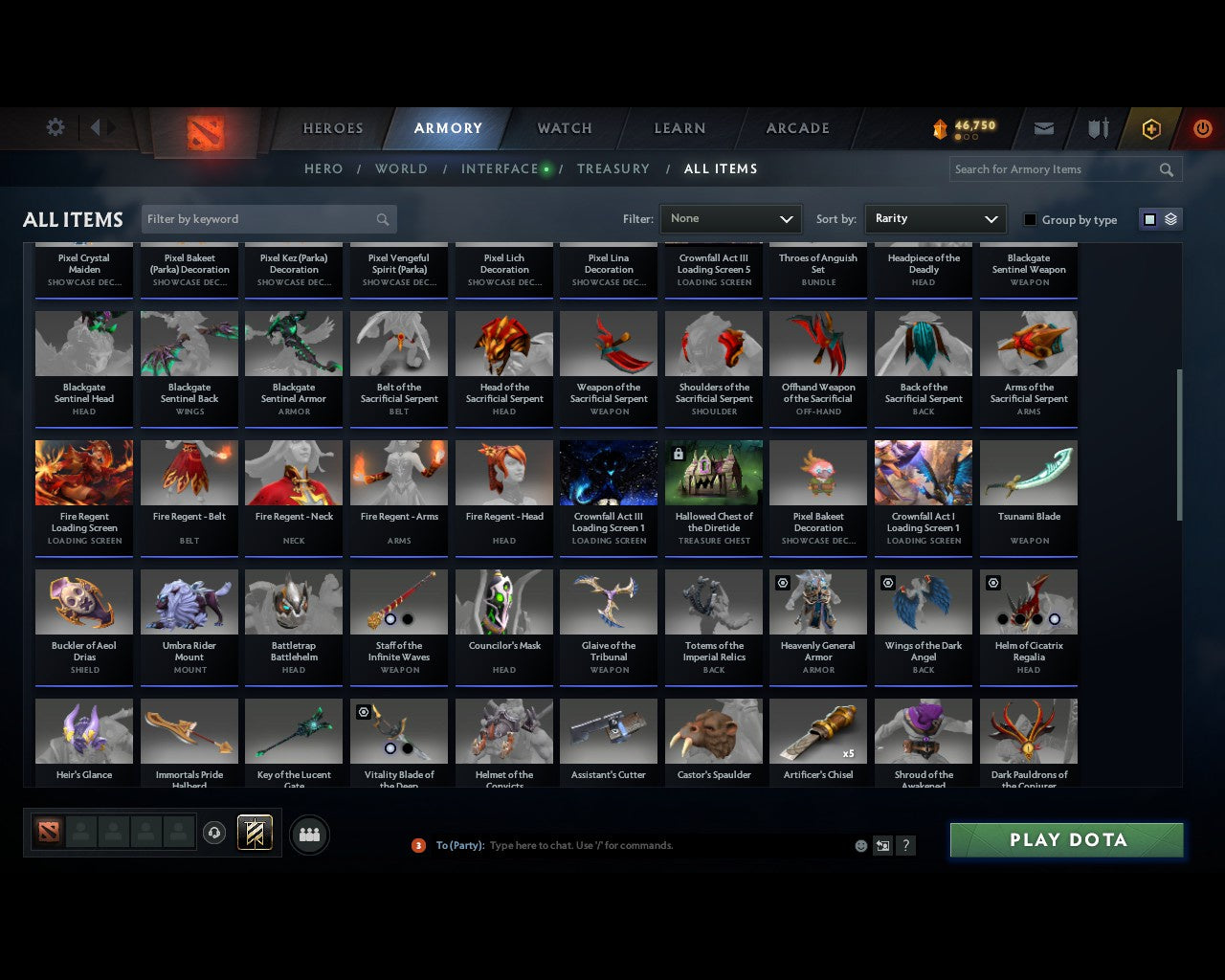Expand the guild banner emblem near party slots

click(x=255, y=833)
